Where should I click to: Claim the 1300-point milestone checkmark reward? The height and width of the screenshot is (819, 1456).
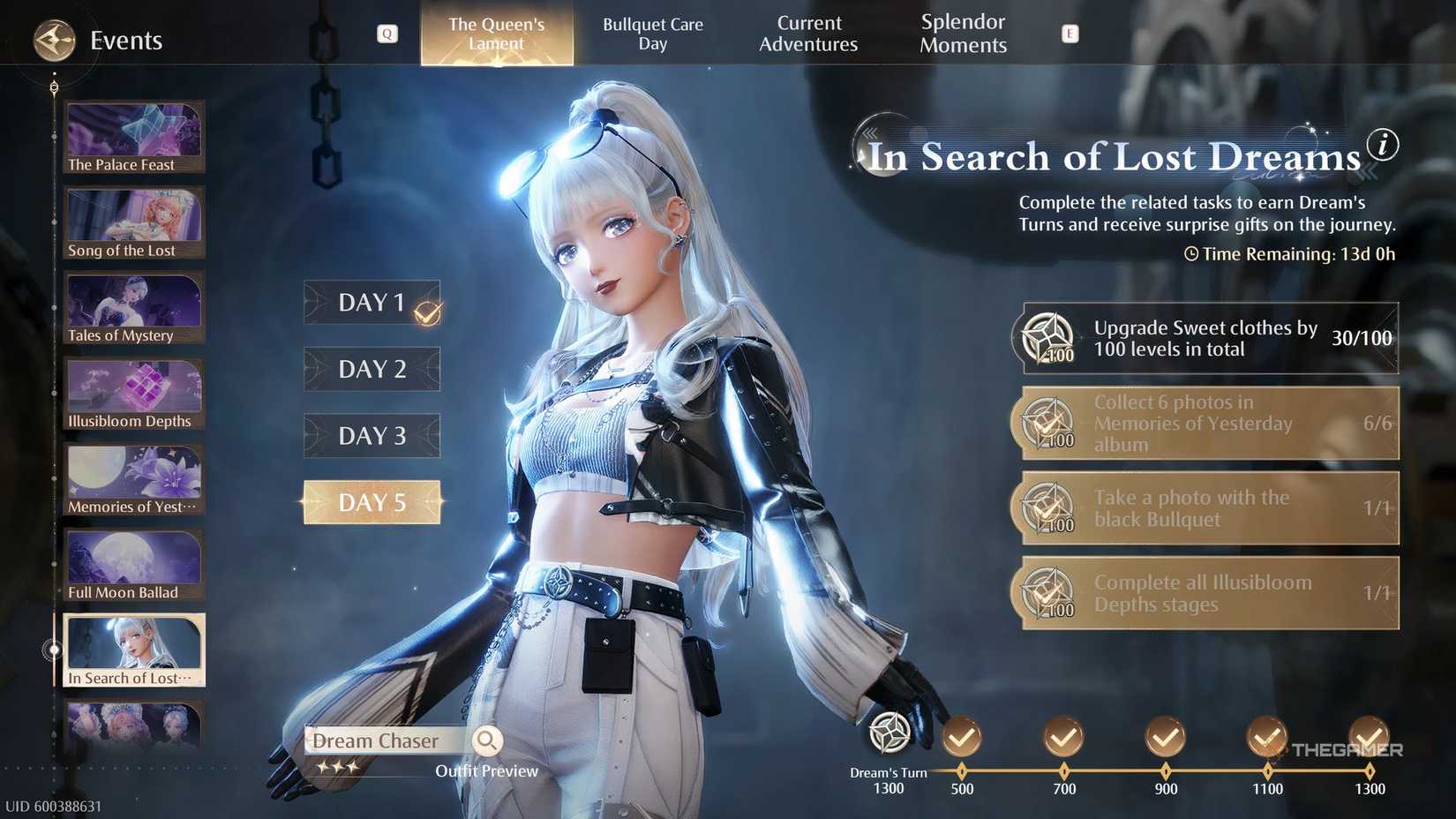(x=1370, y=735)
